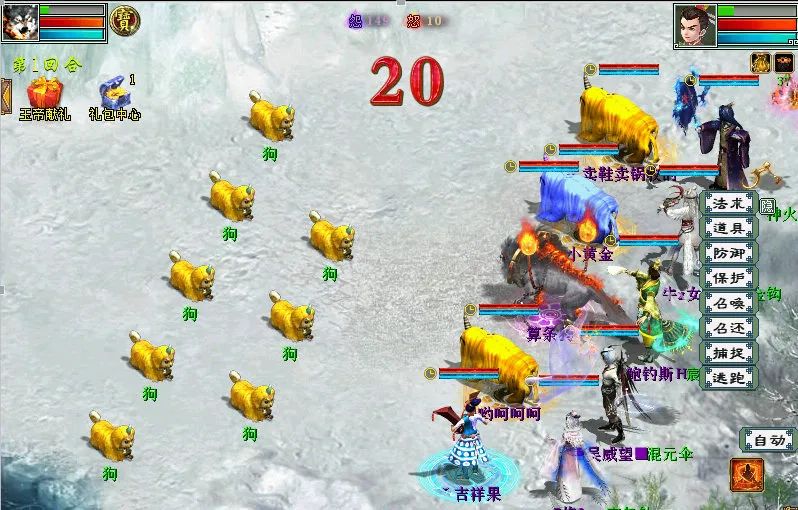Choose the 召还 recall command
This screenshot has height=510, width=798.
point(729,328)
